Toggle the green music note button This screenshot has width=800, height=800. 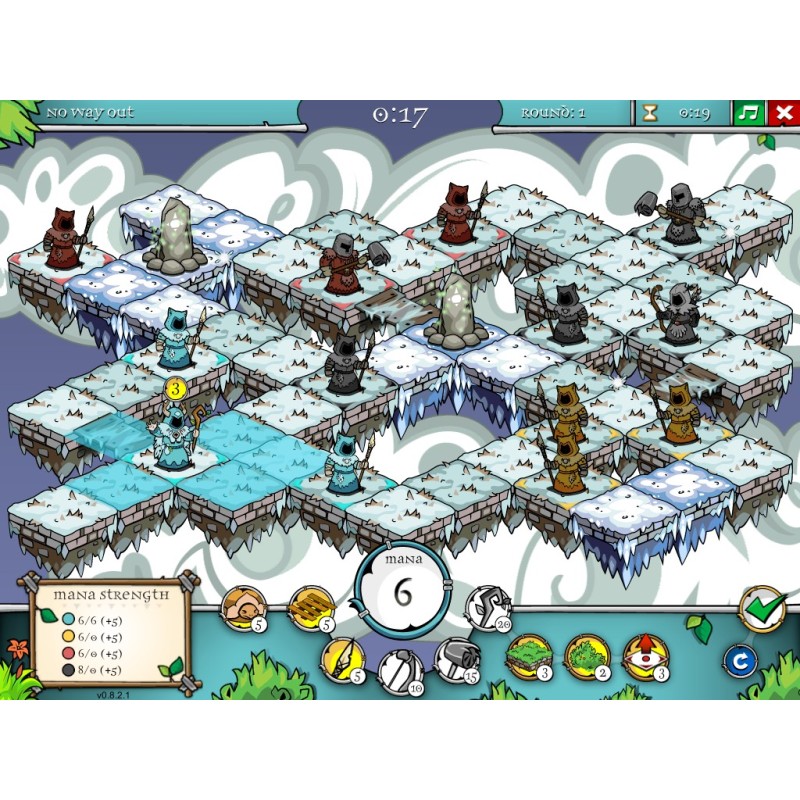(x=747, y=112)
